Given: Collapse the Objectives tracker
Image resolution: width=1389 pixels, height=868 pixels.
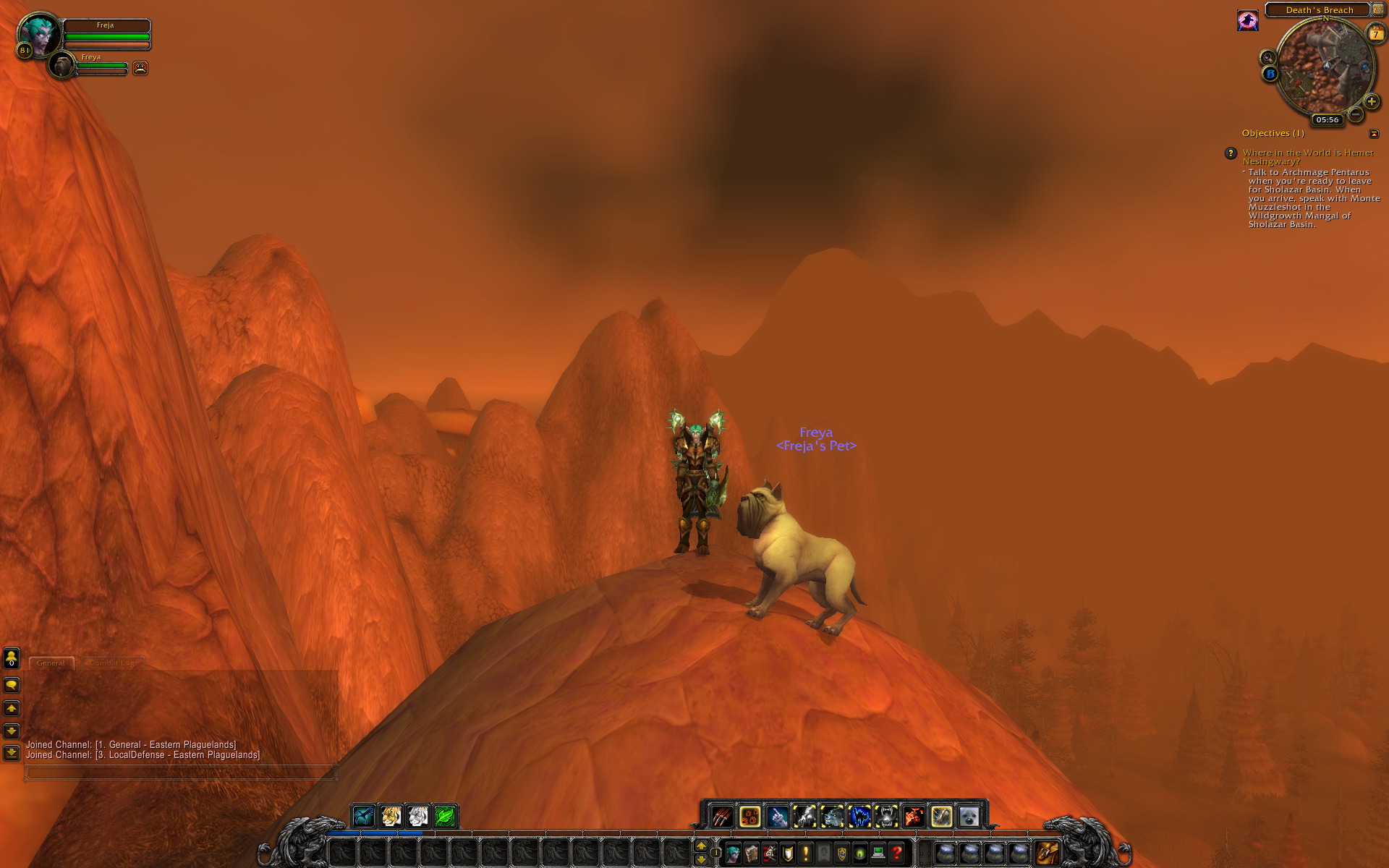Looking at the screenshot, I should pos(1374,133).
